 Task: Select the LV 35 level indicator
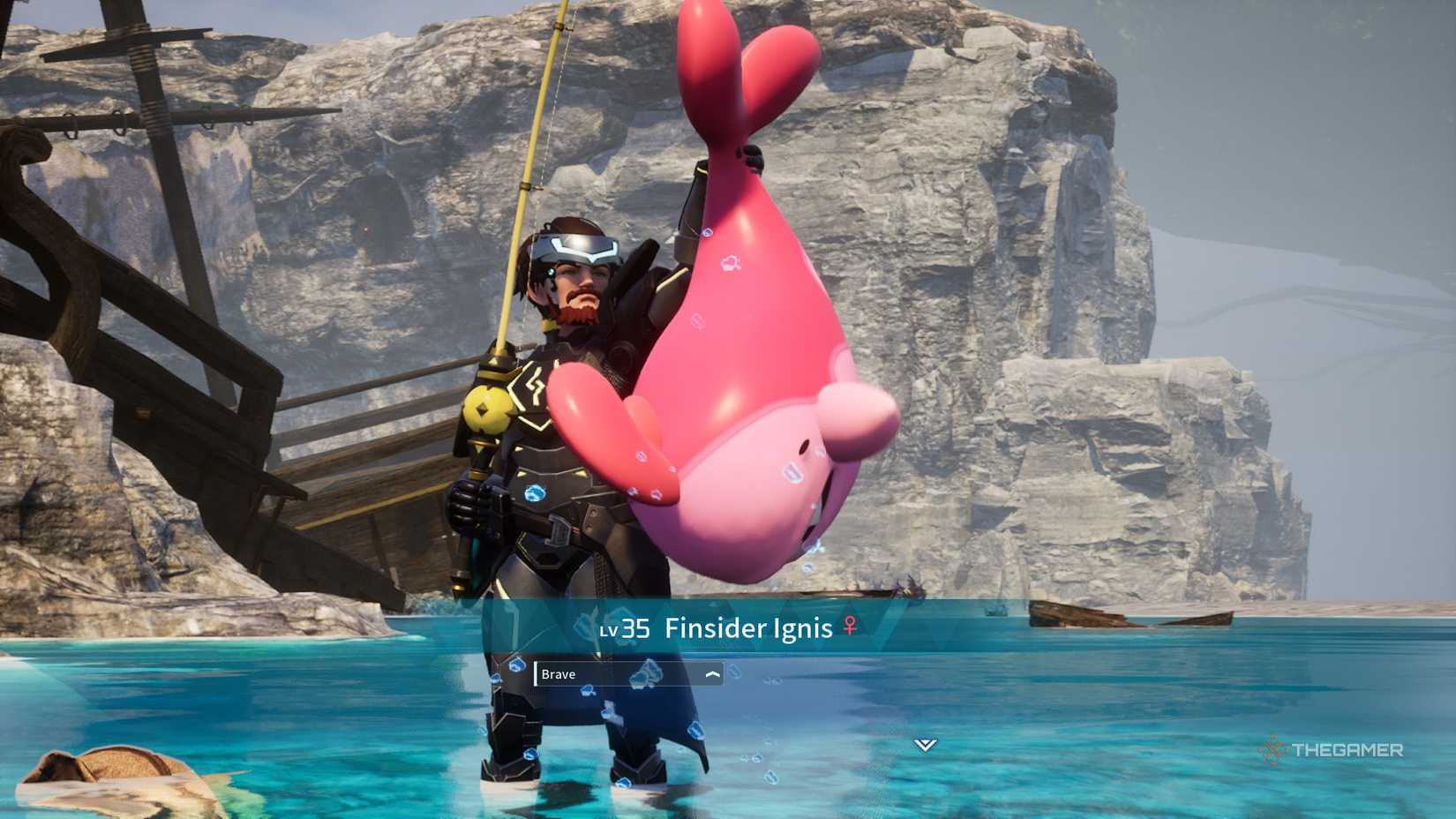[x=627, y=629]
